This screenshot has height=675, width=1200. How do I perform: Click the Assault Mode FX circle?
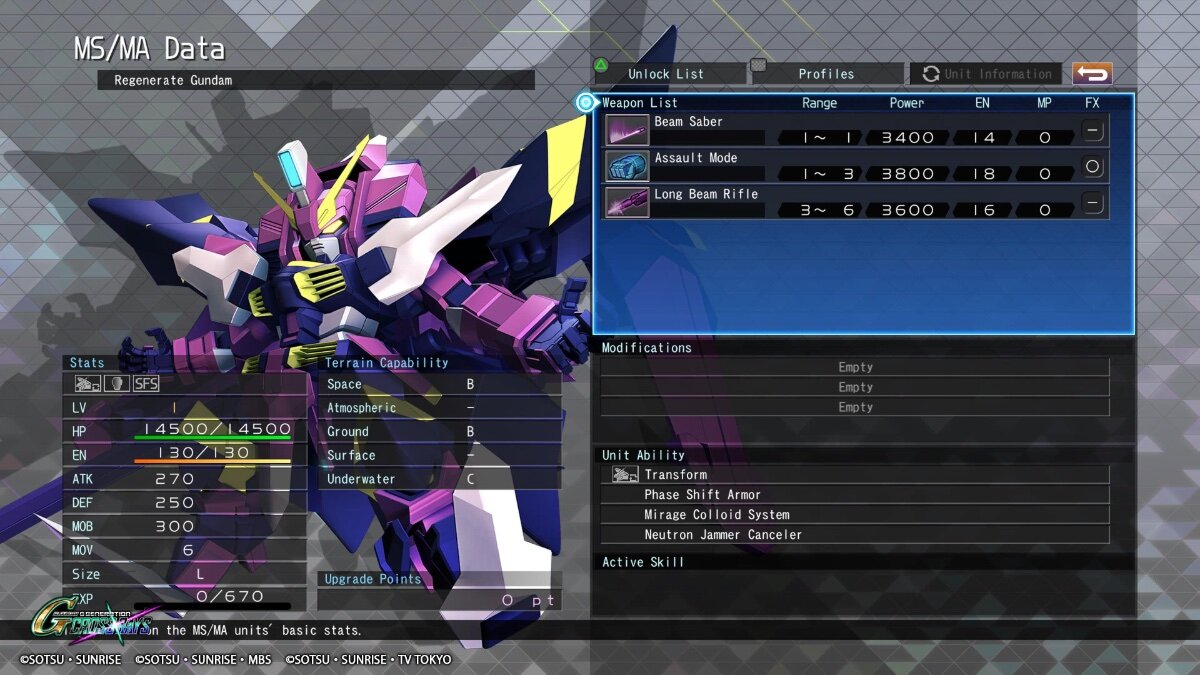point(1093,166)
